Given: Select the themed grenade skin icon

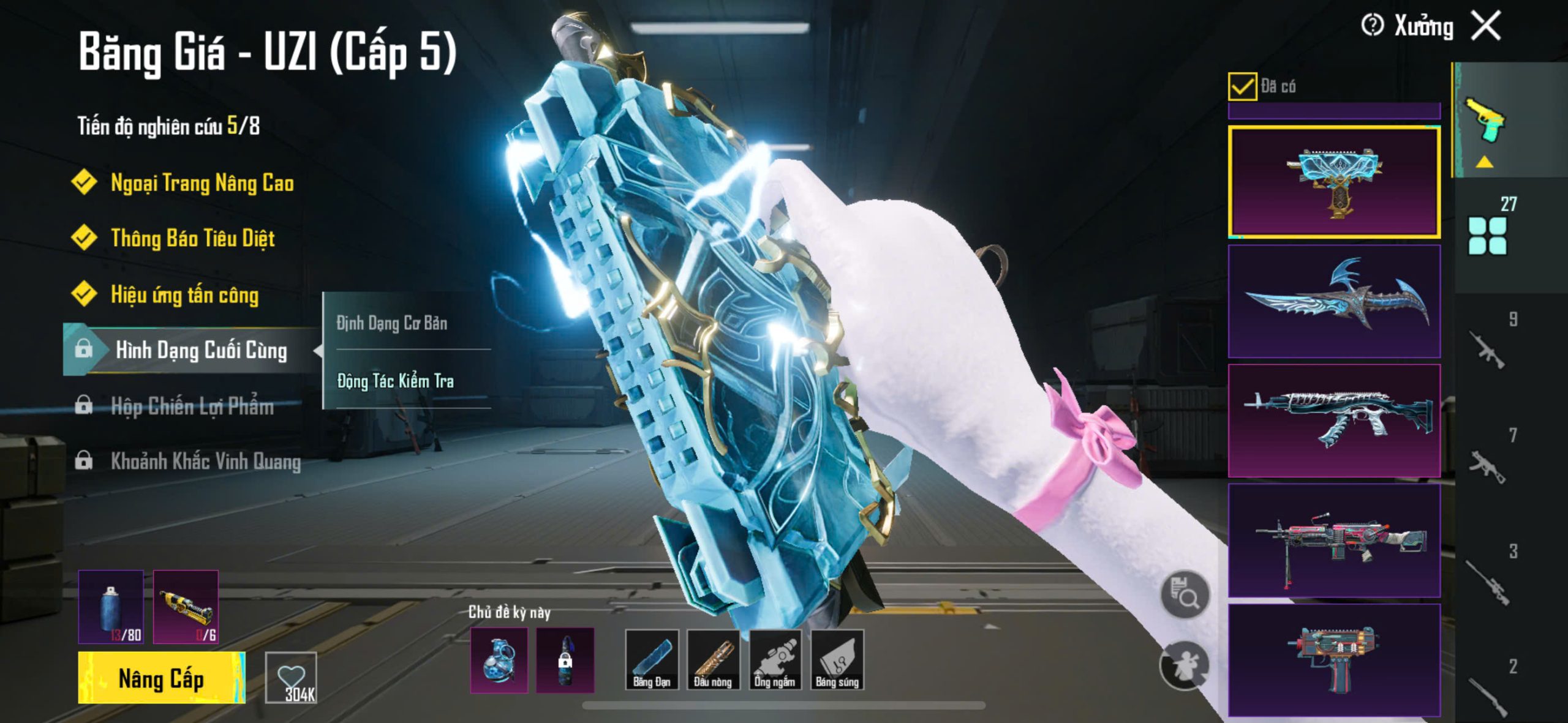Looking at the screenshot, I should point(499,660).
